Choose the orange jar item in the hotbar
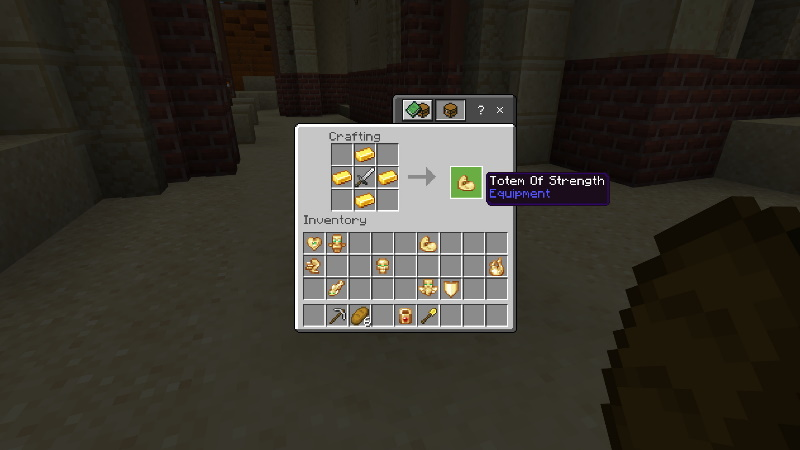The image size is (800, 450). point(405,316)
